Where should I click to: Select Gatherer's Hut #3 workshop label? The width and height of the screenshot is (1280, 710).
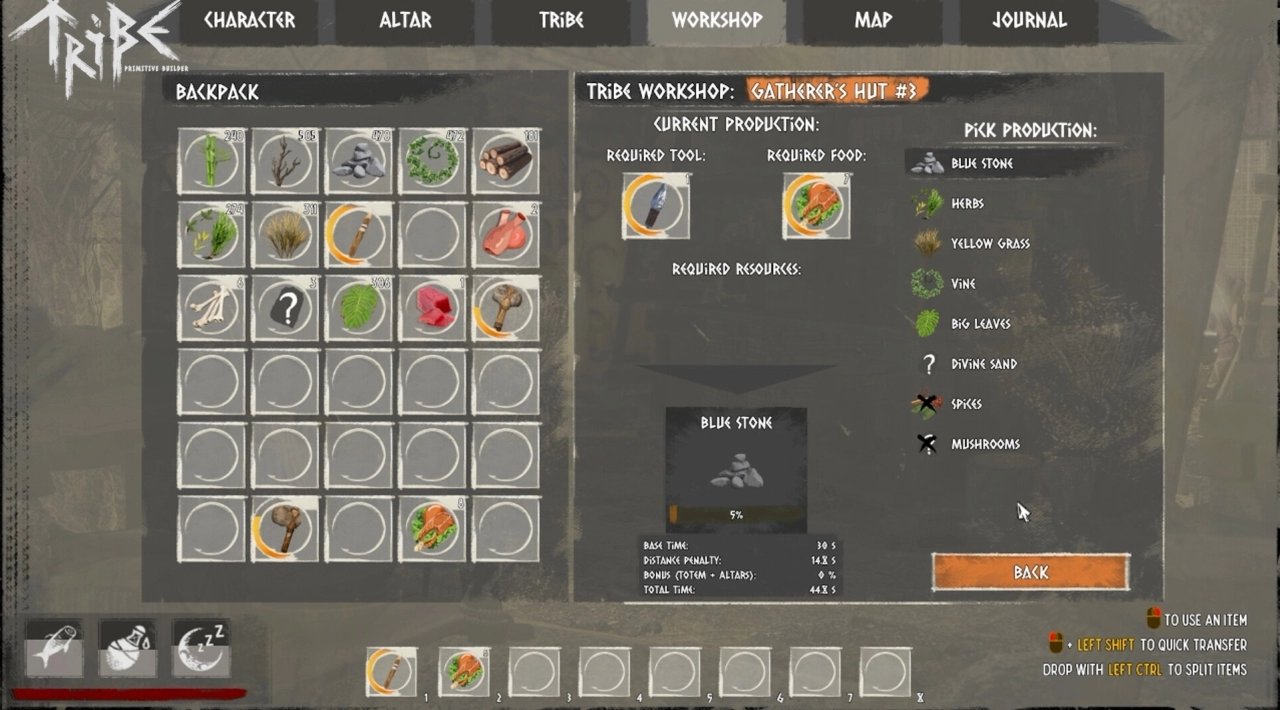coord(835,91)
